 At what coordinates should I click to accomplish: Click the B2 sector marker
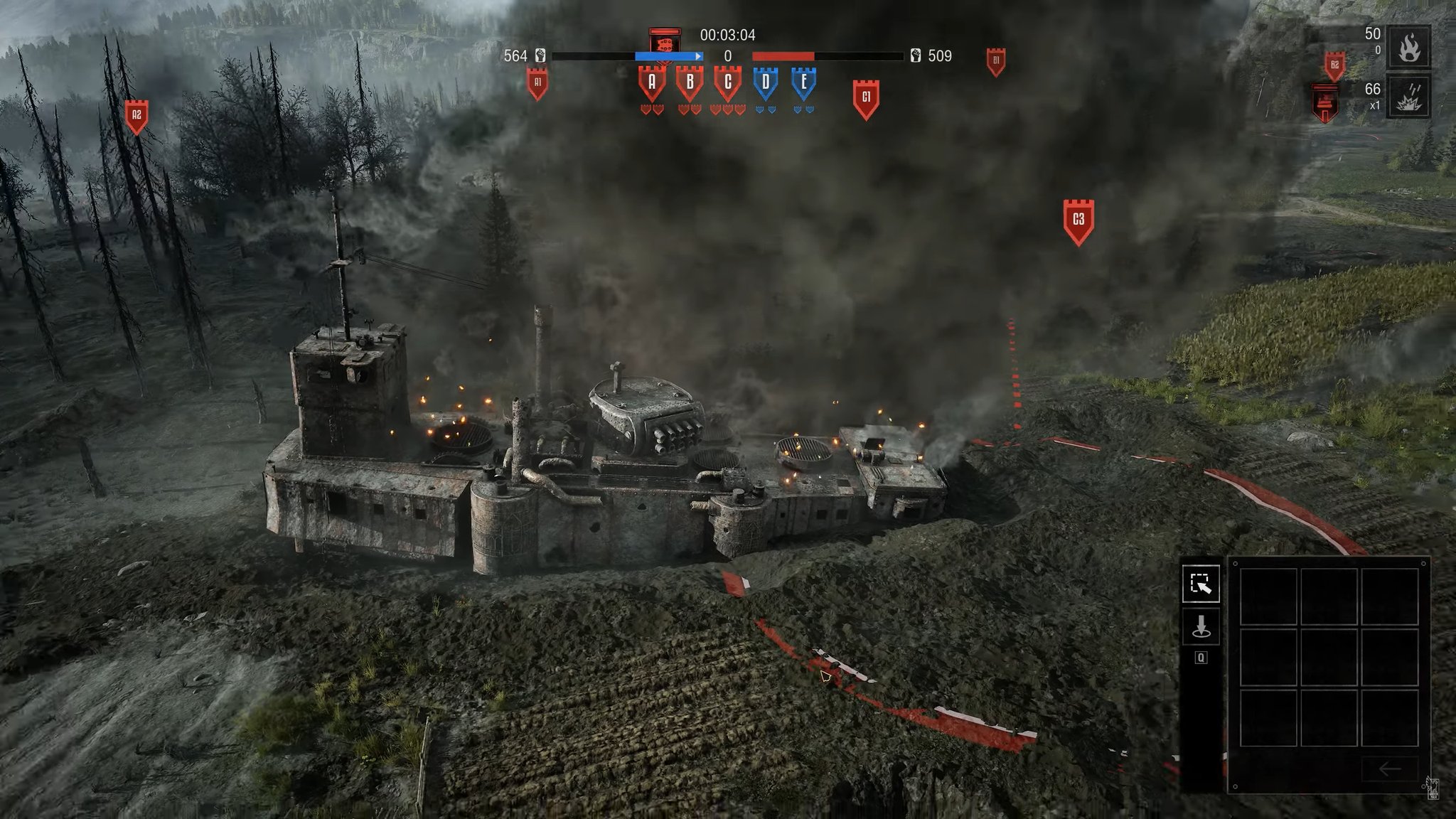click(x=1334, y=66)
